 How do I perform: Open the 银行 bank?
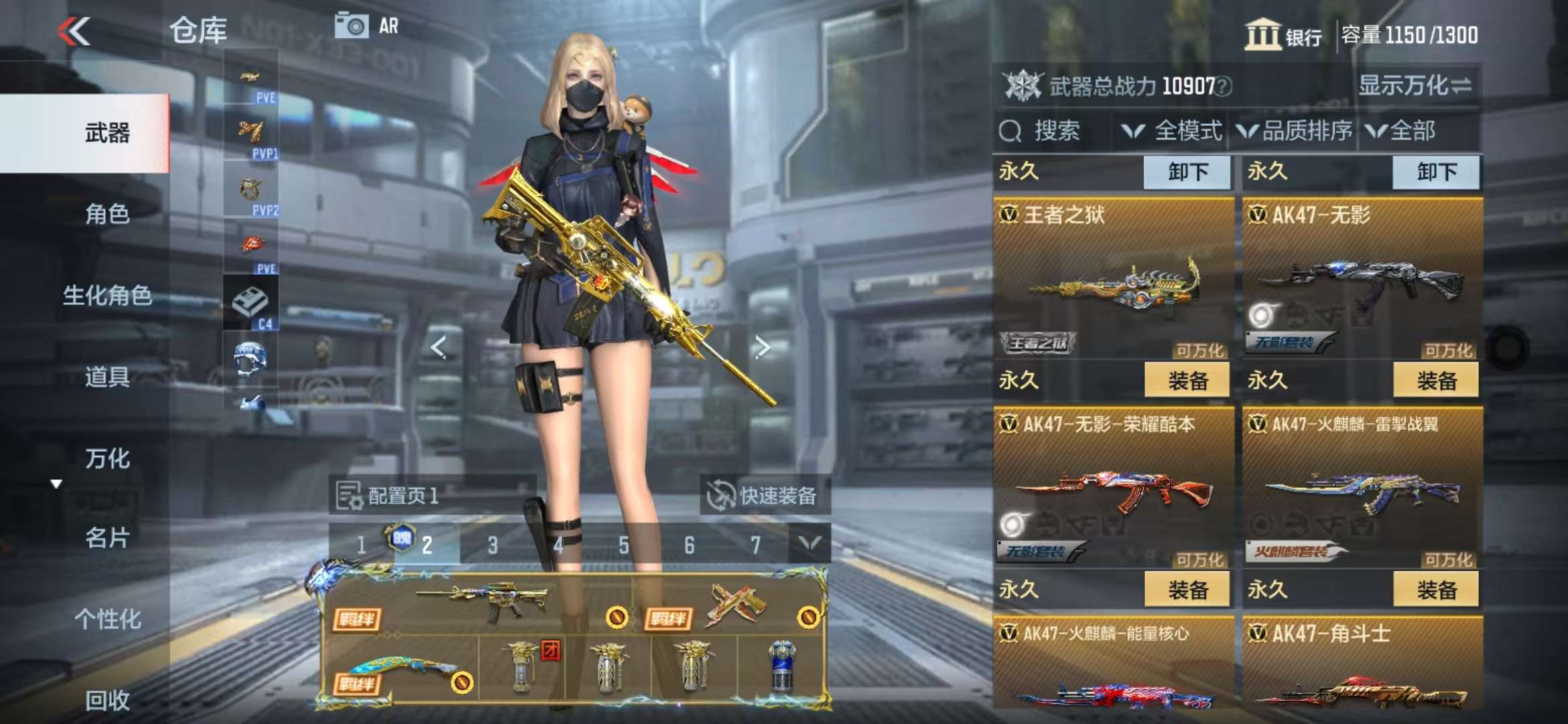(1283, 35)
